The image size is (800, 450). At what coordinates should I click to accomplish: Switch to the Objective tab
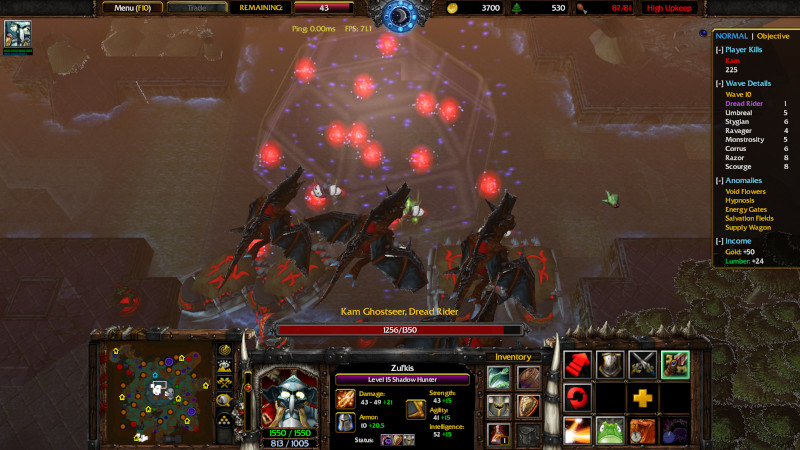tap(773, 35)
